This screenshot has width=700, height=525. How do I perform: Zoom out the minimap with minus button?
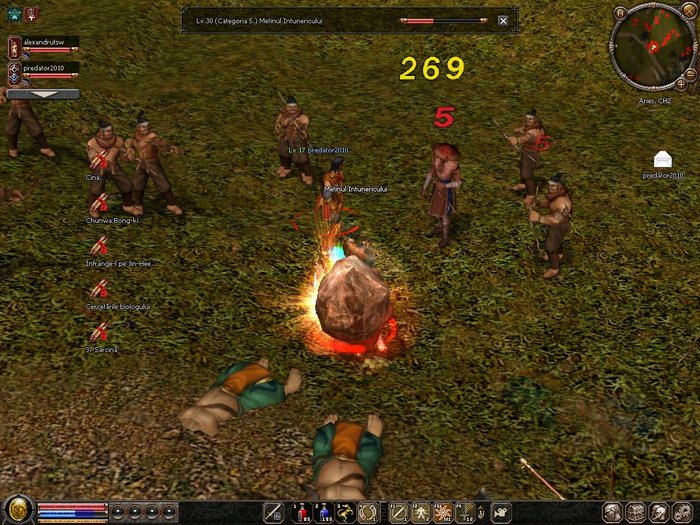691,75
